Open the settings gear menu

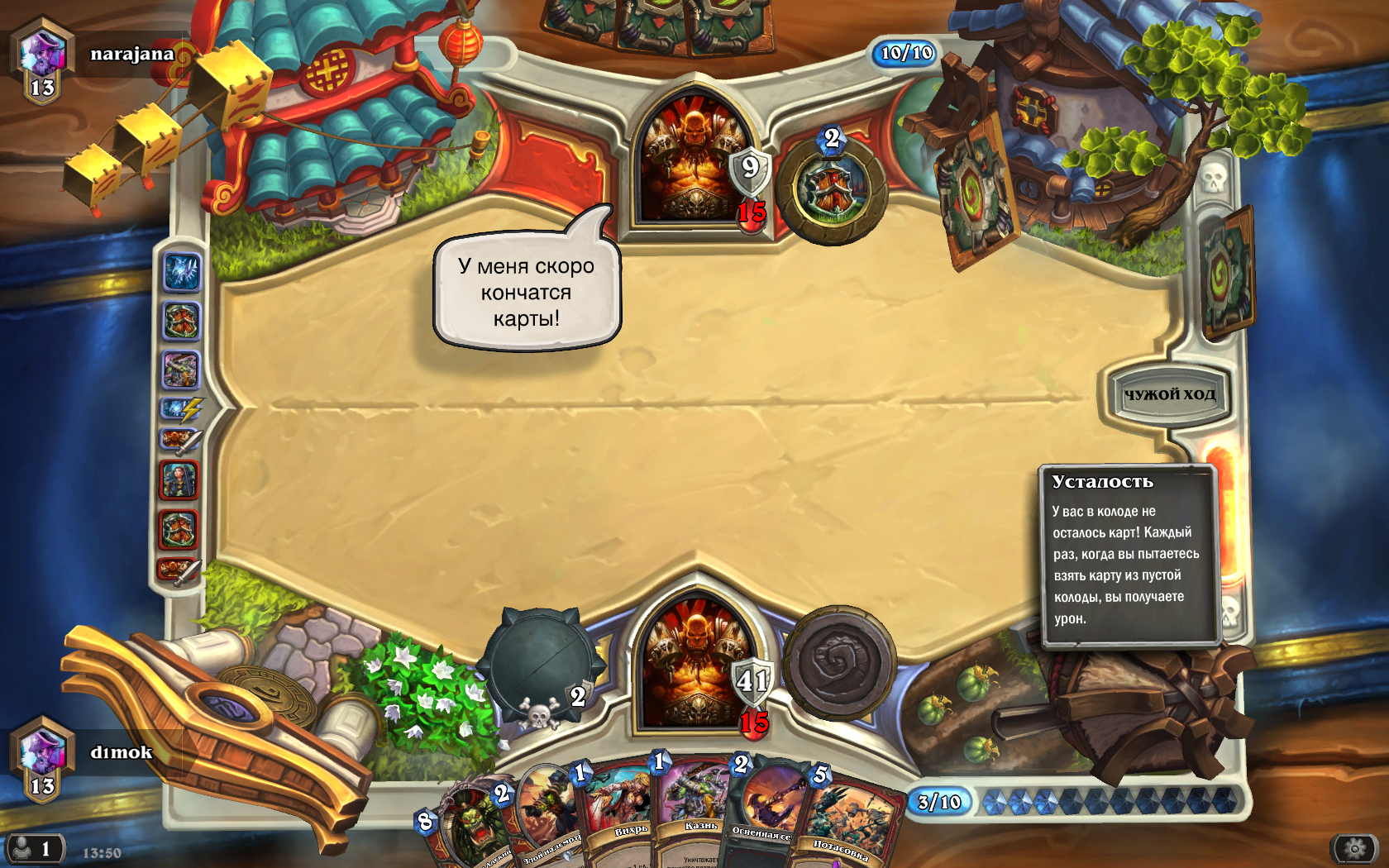coord(1354,848)
